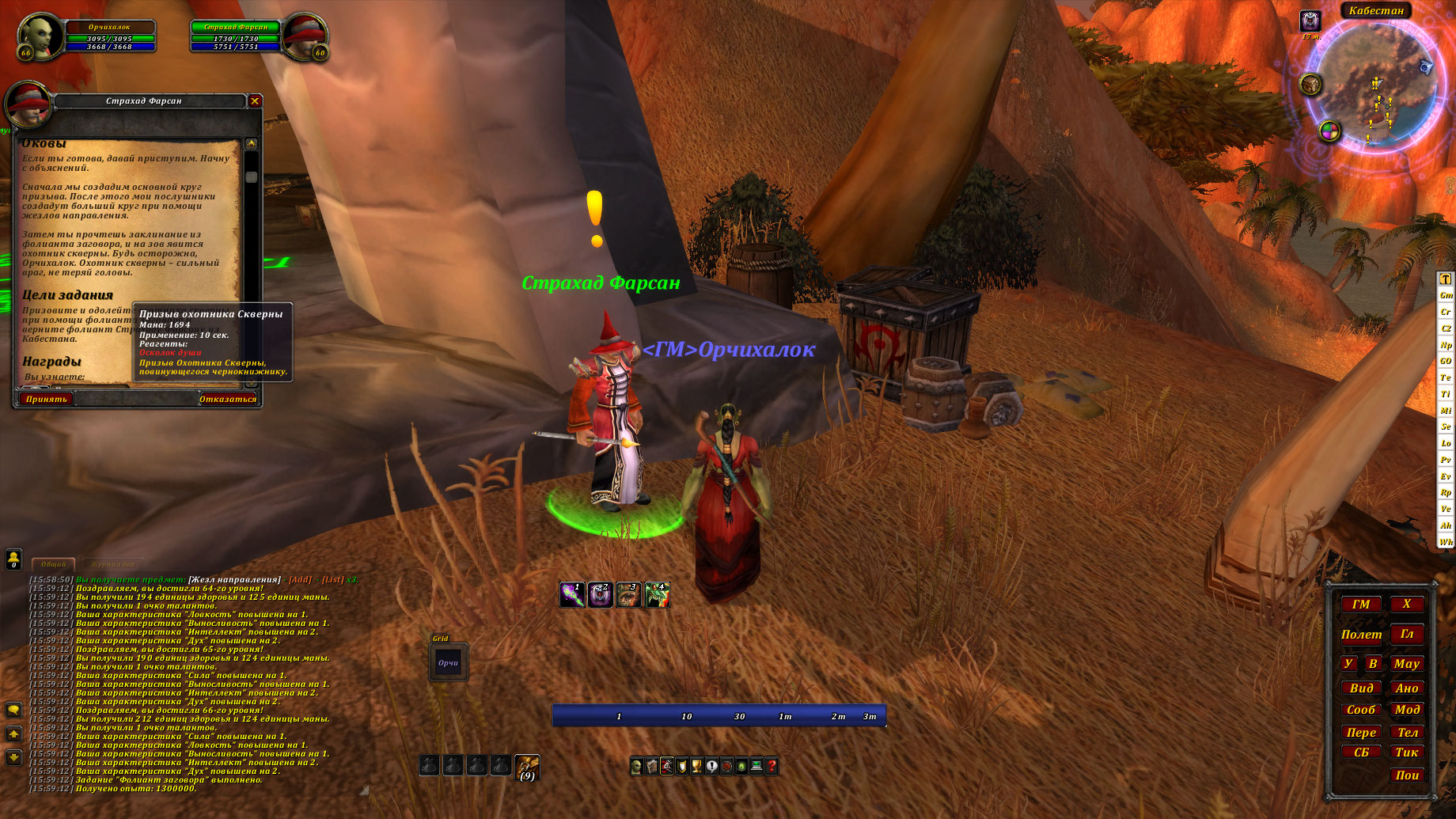Cast the purple shadow bolt ability in slot 1
Screen dimensions: 1456x819
click(571, 595)
